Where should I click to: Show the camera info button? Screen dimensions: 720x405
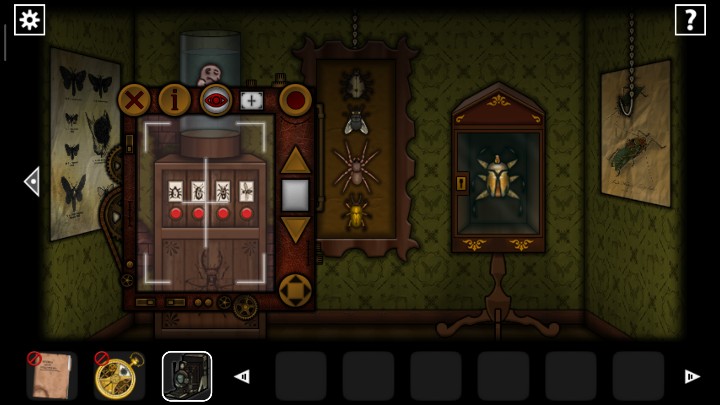174,100
